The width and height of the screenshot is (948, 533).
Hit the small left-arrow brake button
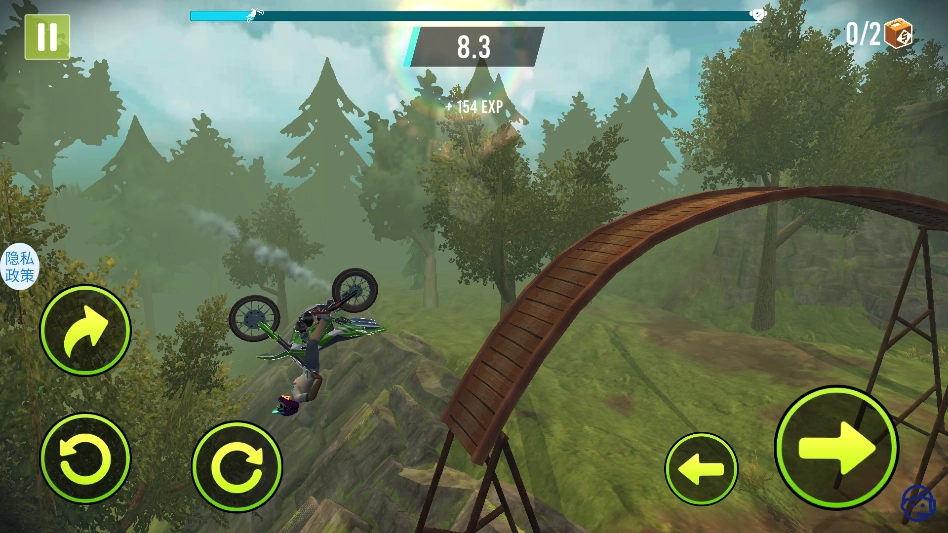[701, 468]
